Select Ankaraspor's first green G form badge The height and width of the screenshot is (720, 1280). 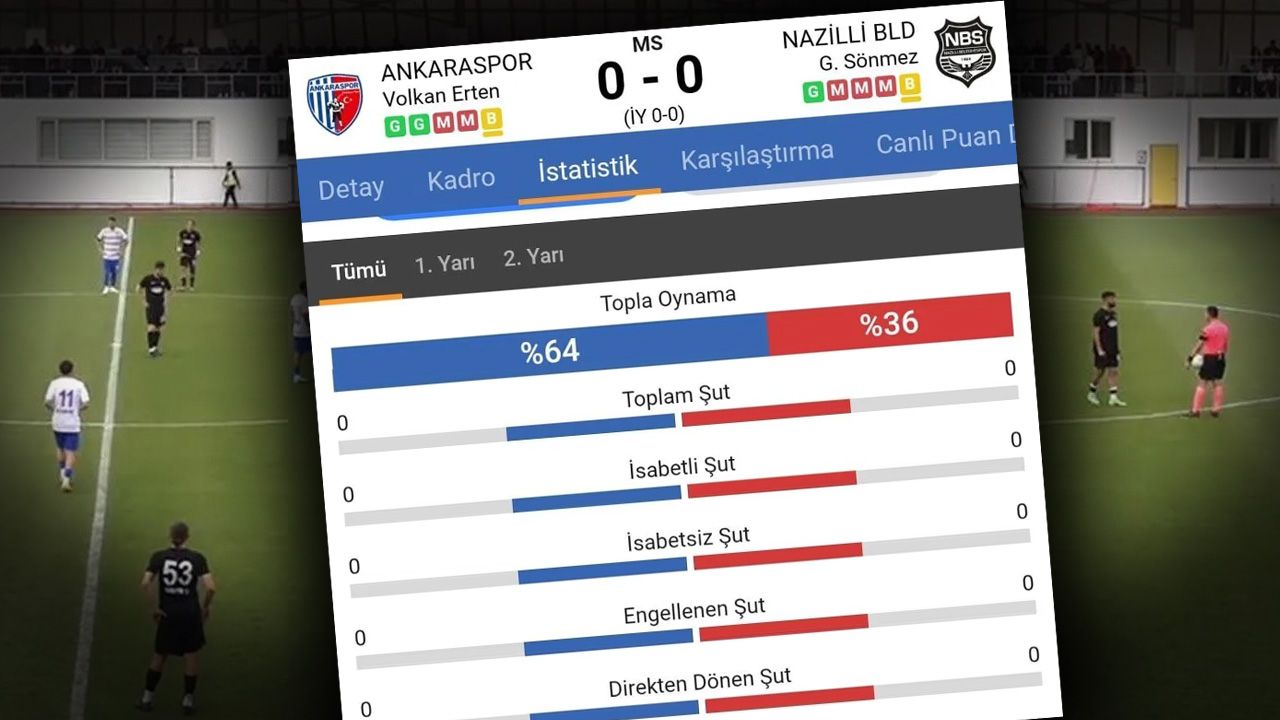tap(394, 126)
